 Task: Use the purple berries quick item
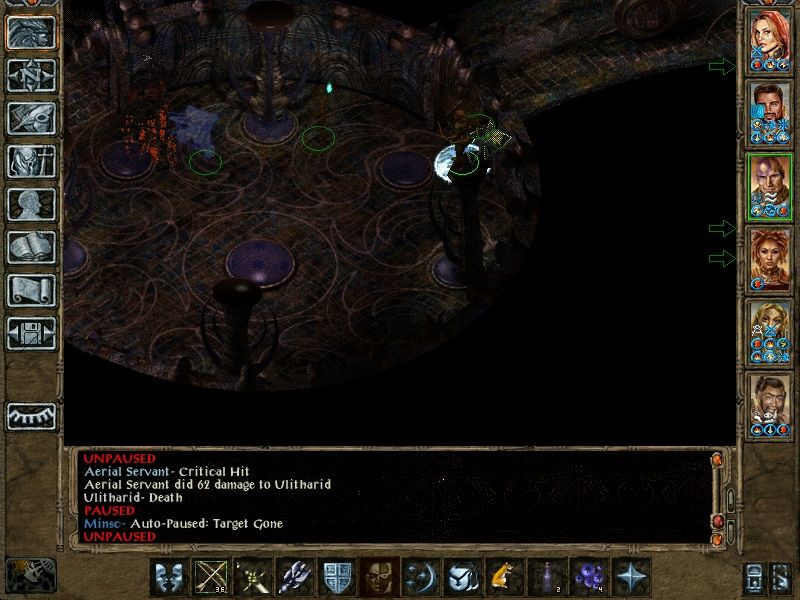[589, 577]
